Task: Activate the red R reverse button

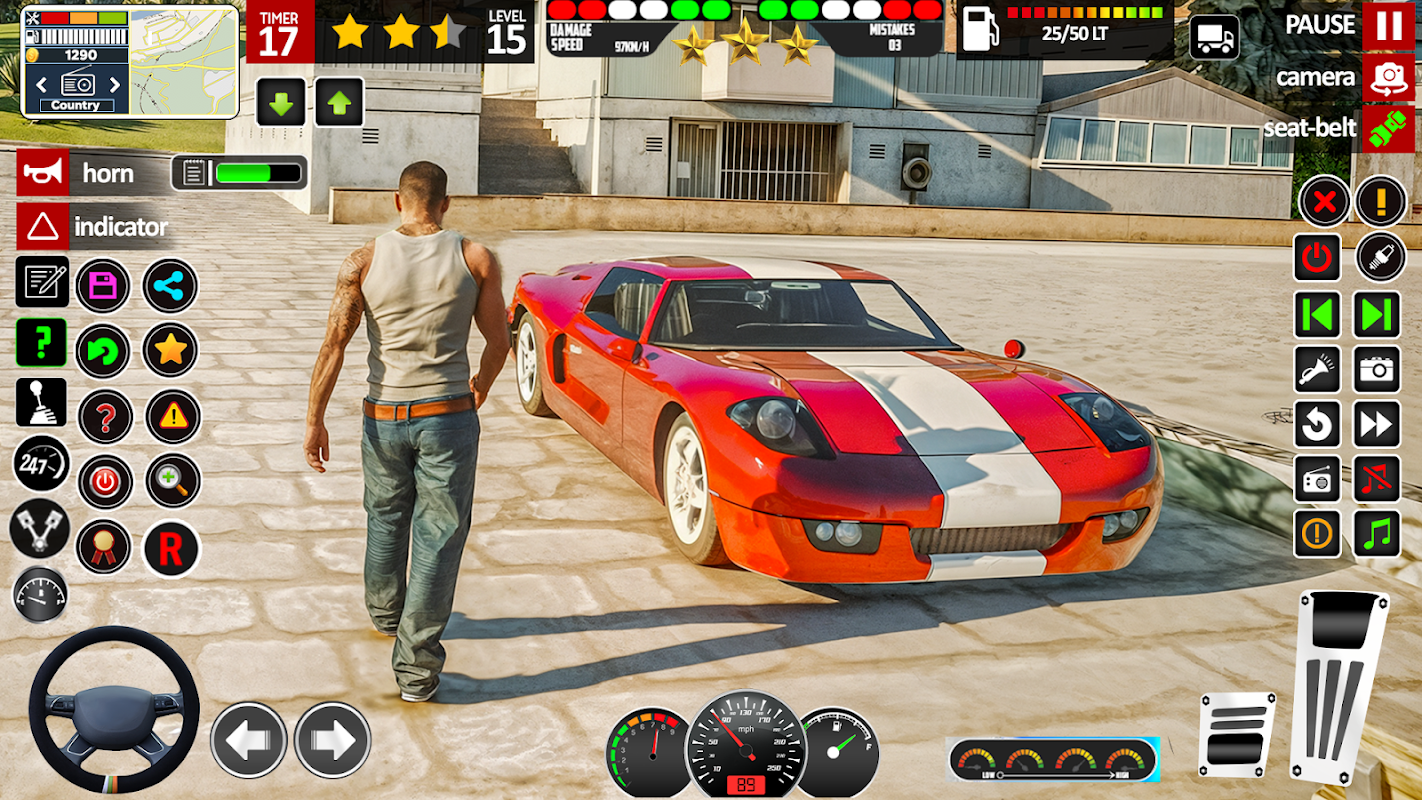Action: [x=171, y=549]
